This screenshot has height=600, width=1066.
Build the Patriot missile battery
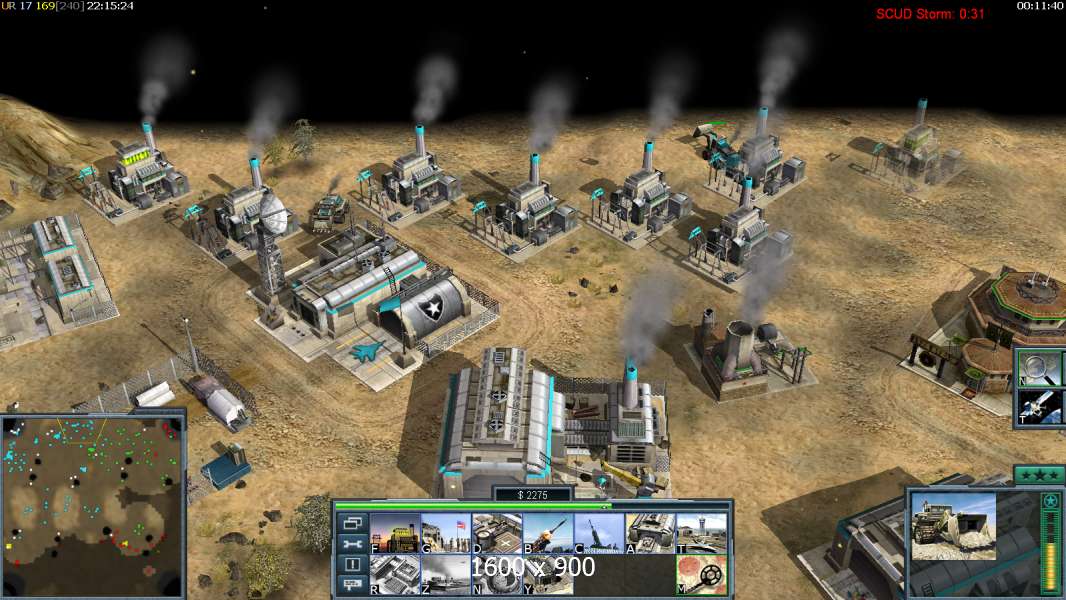[x=548, y=532]
